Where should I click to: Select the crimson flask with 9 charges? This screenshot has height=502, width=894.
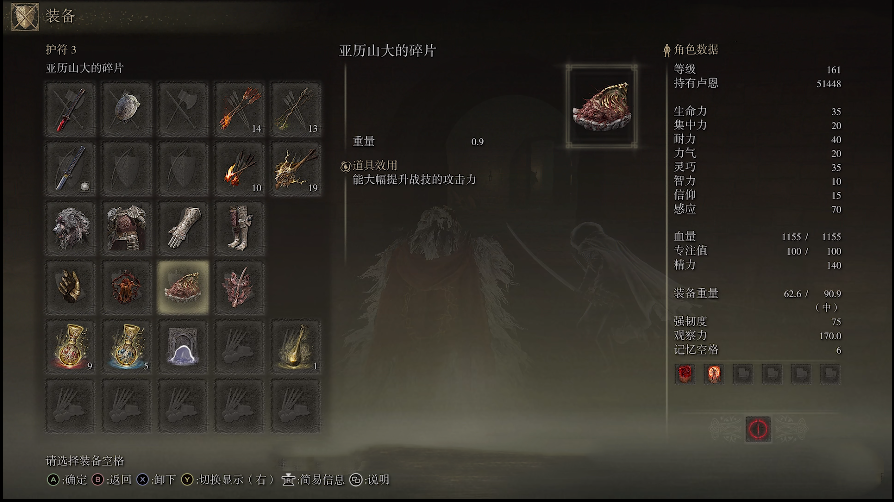coord(70,346)
